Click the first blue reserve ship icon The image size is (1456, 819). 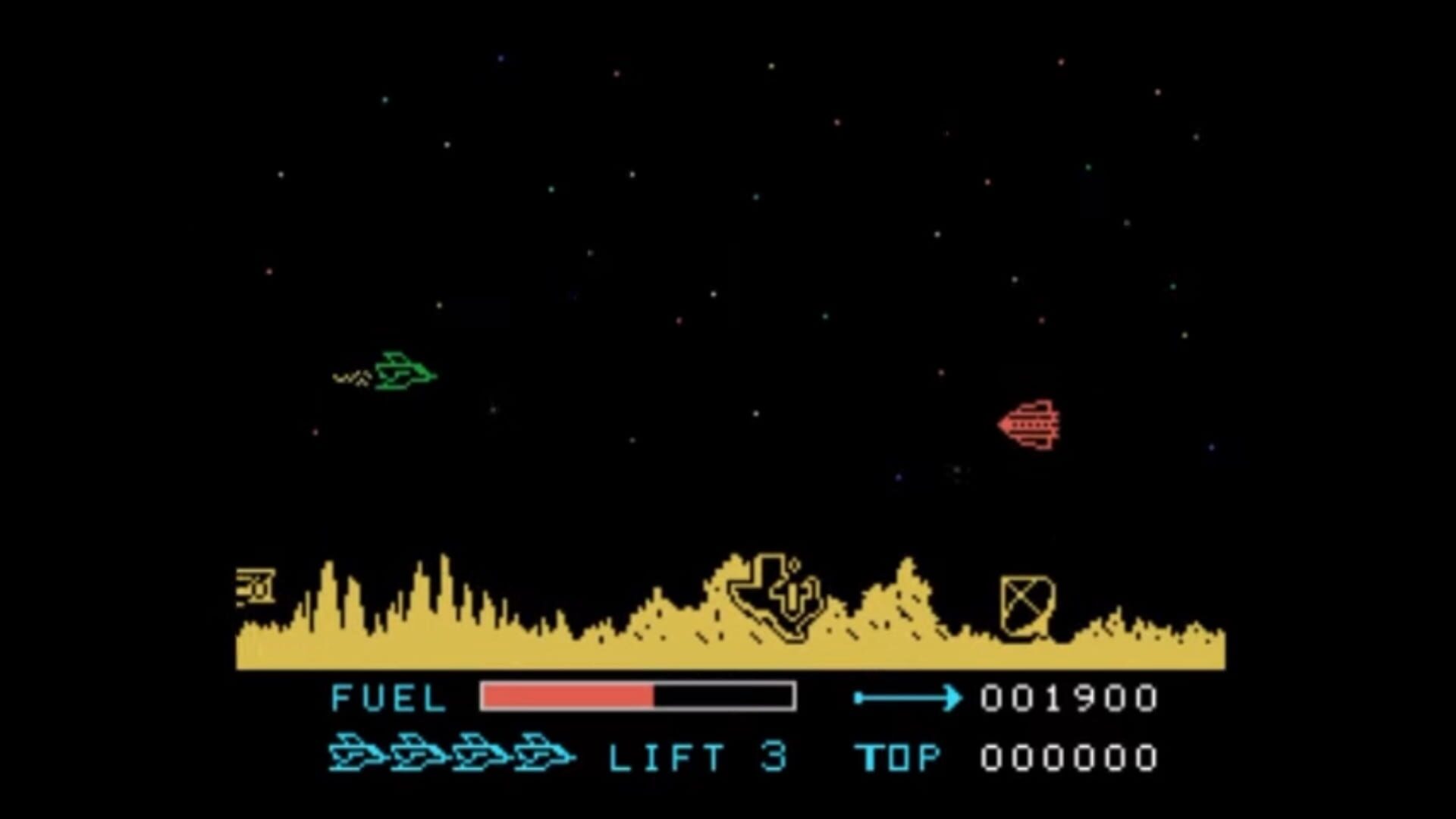(x=356, y=751)
